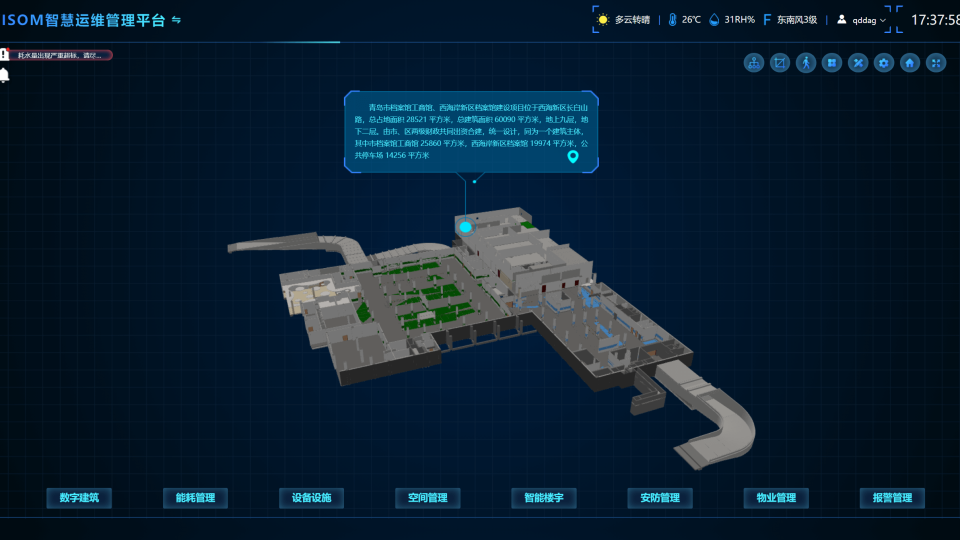This screenshot has width=960, height=540.
Task: Open the 数字建筑 menu
Action: pos(80,498)
